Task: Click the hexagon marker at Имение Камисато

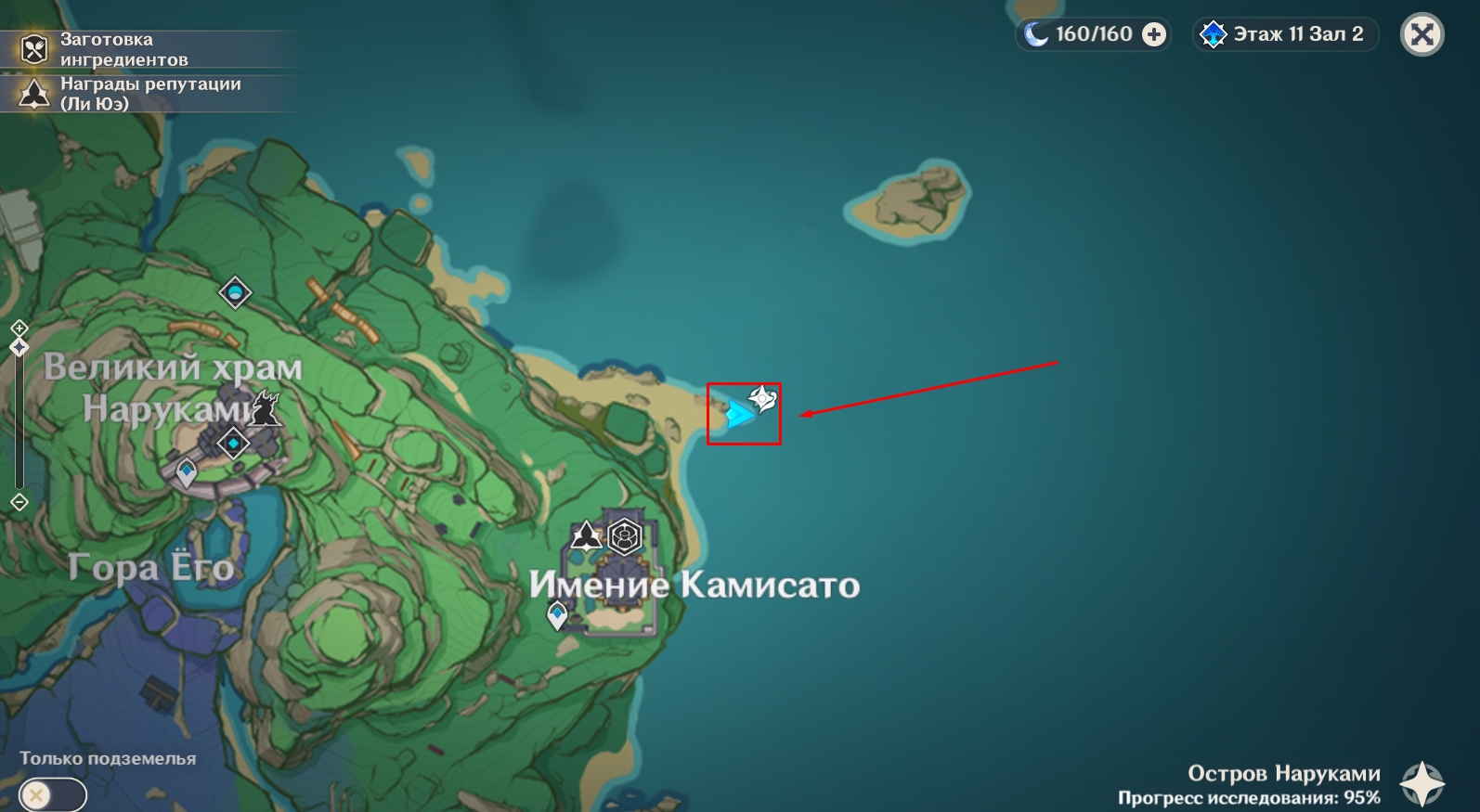Action: 625,536
